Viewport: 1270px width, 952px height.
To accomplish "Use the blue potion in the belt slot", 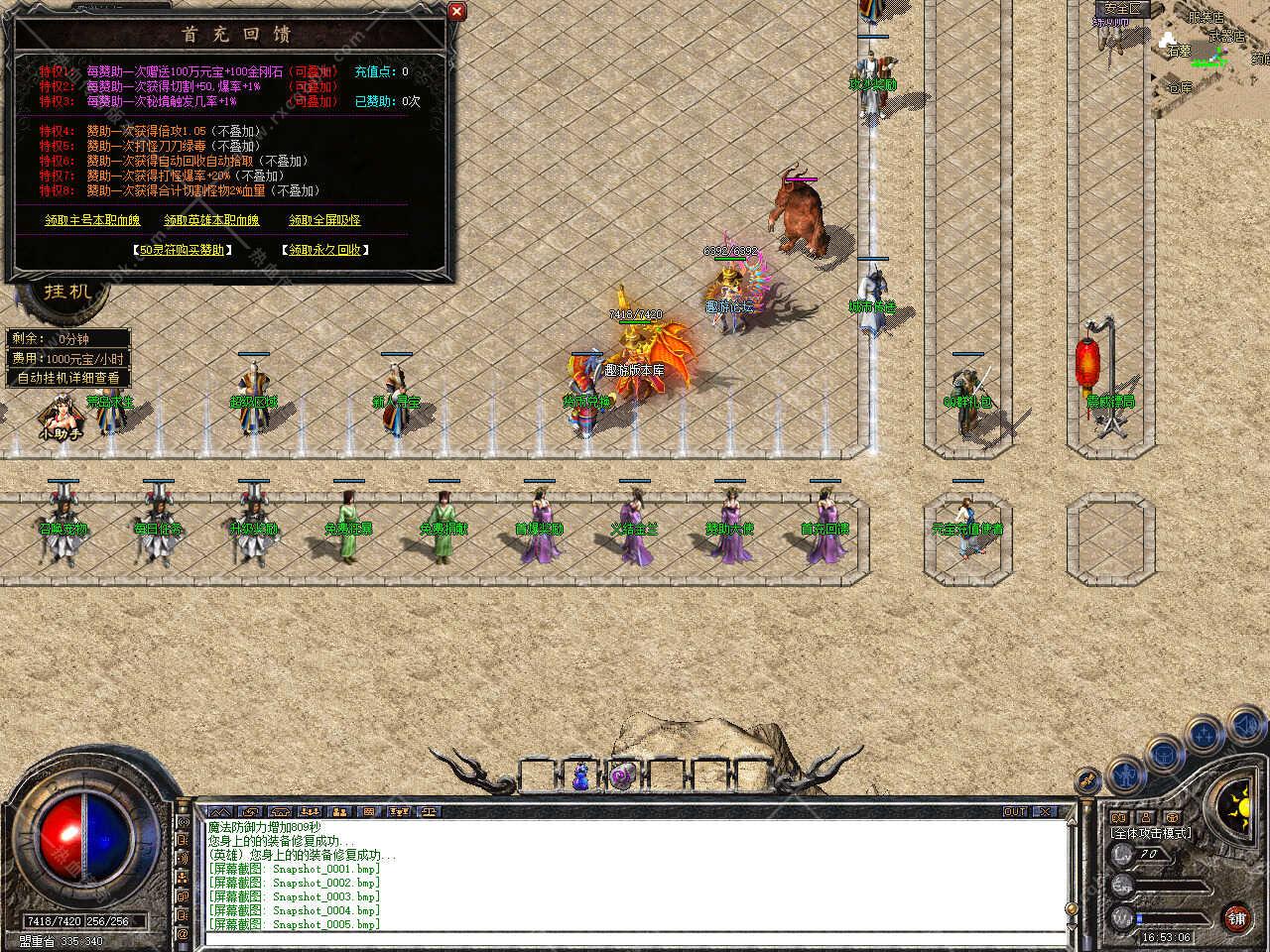I will (x=581, y=776).
